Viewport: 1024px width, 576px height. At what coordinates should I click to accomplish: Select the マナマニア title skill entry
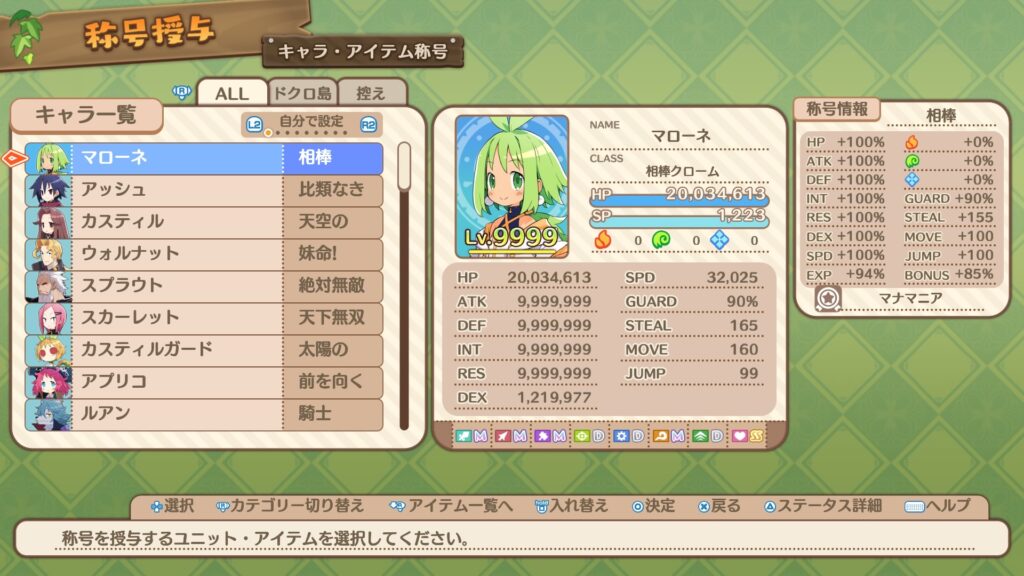(x=900, y=298)
